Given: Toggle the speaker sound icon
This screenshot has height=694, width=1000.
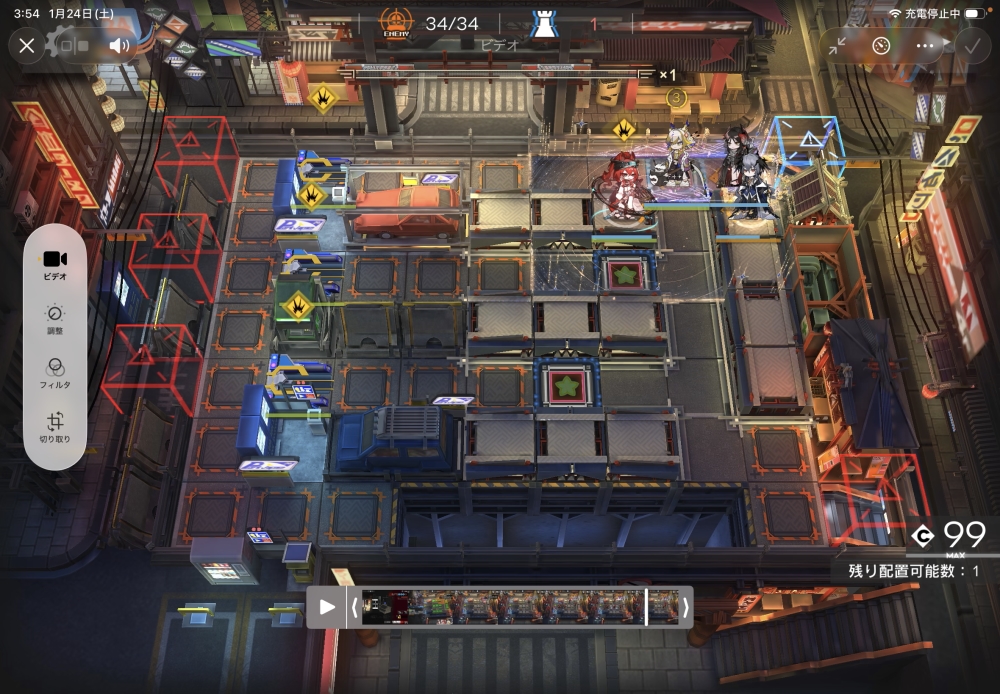Looking at the screenshot, I should click(120, 46).
